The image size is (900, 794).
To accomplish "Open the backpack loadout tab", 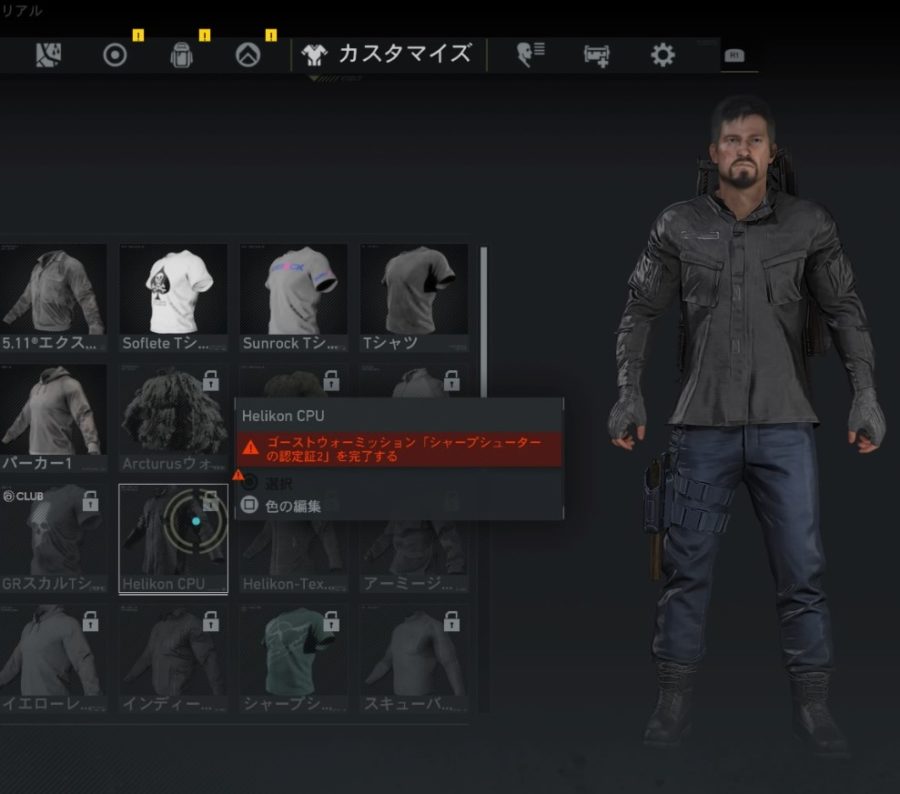I will 181,55.
